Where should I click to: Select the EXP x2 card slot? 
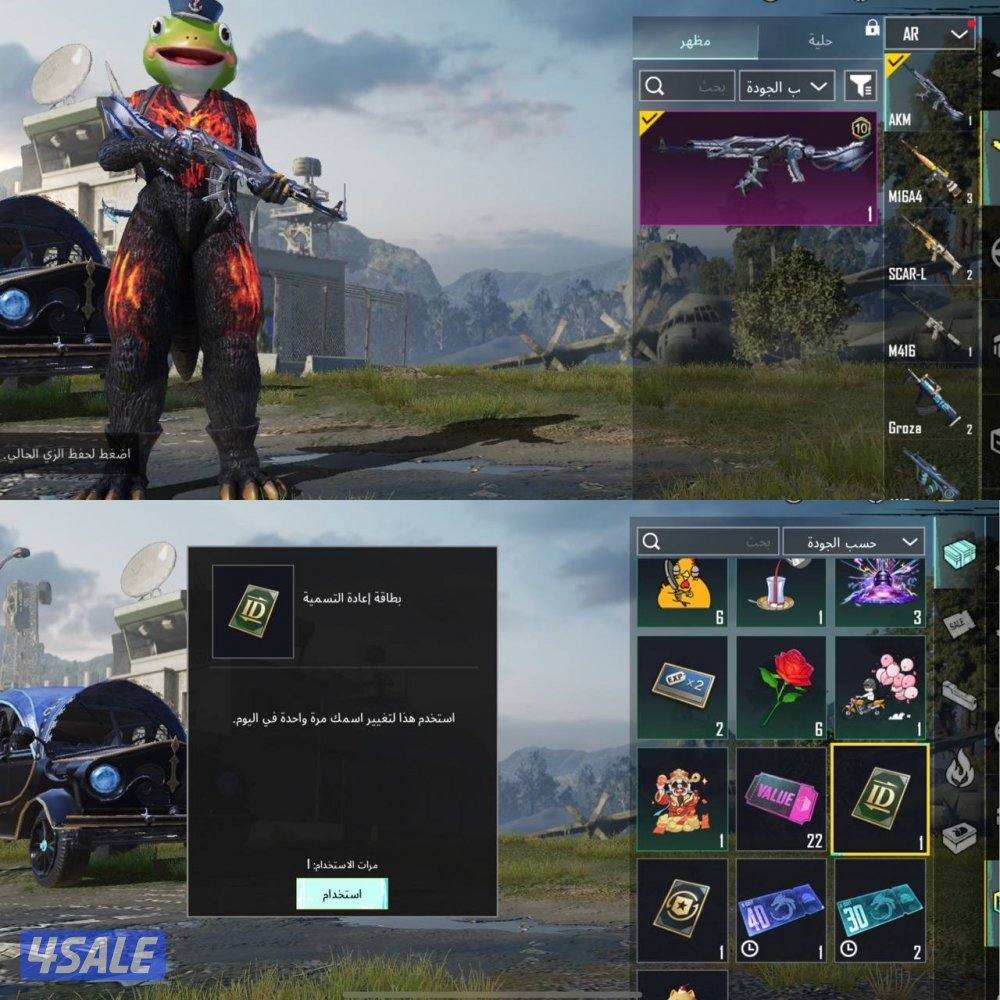click(x=682, y=690)
